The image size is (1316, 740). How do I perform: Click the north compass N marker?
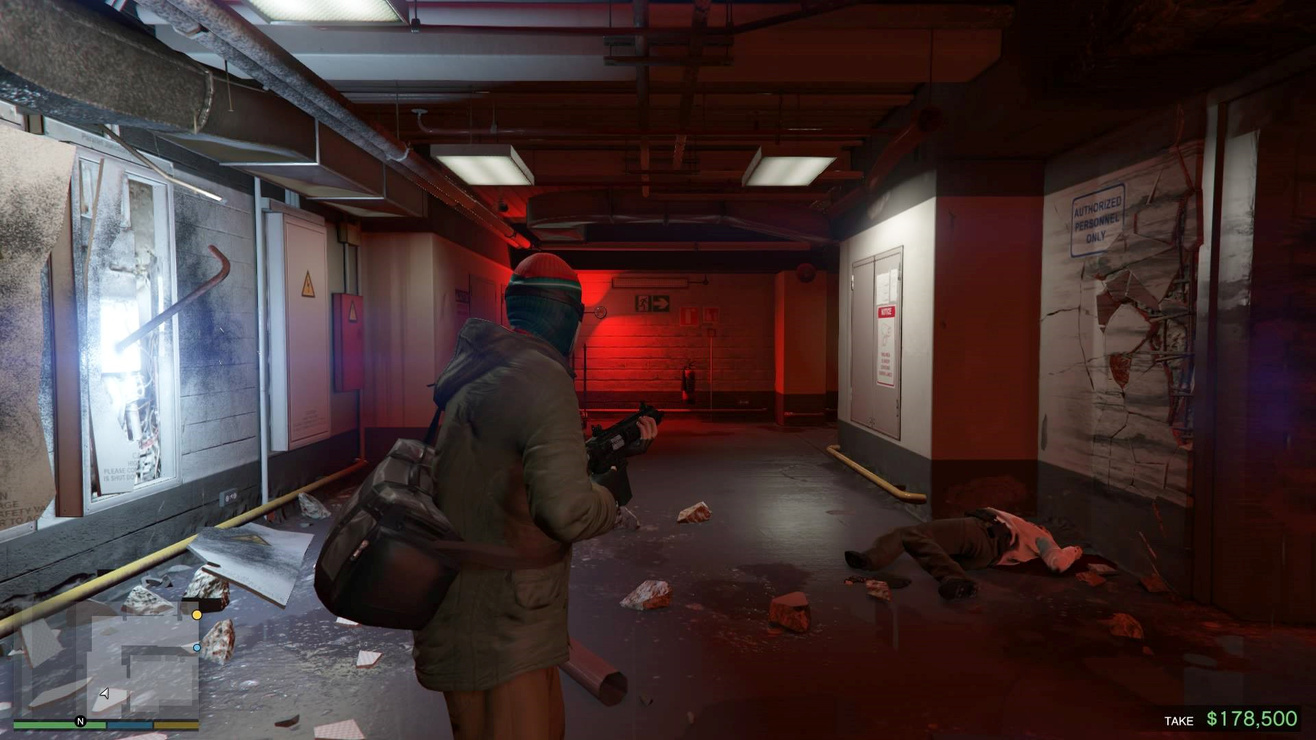81,721
